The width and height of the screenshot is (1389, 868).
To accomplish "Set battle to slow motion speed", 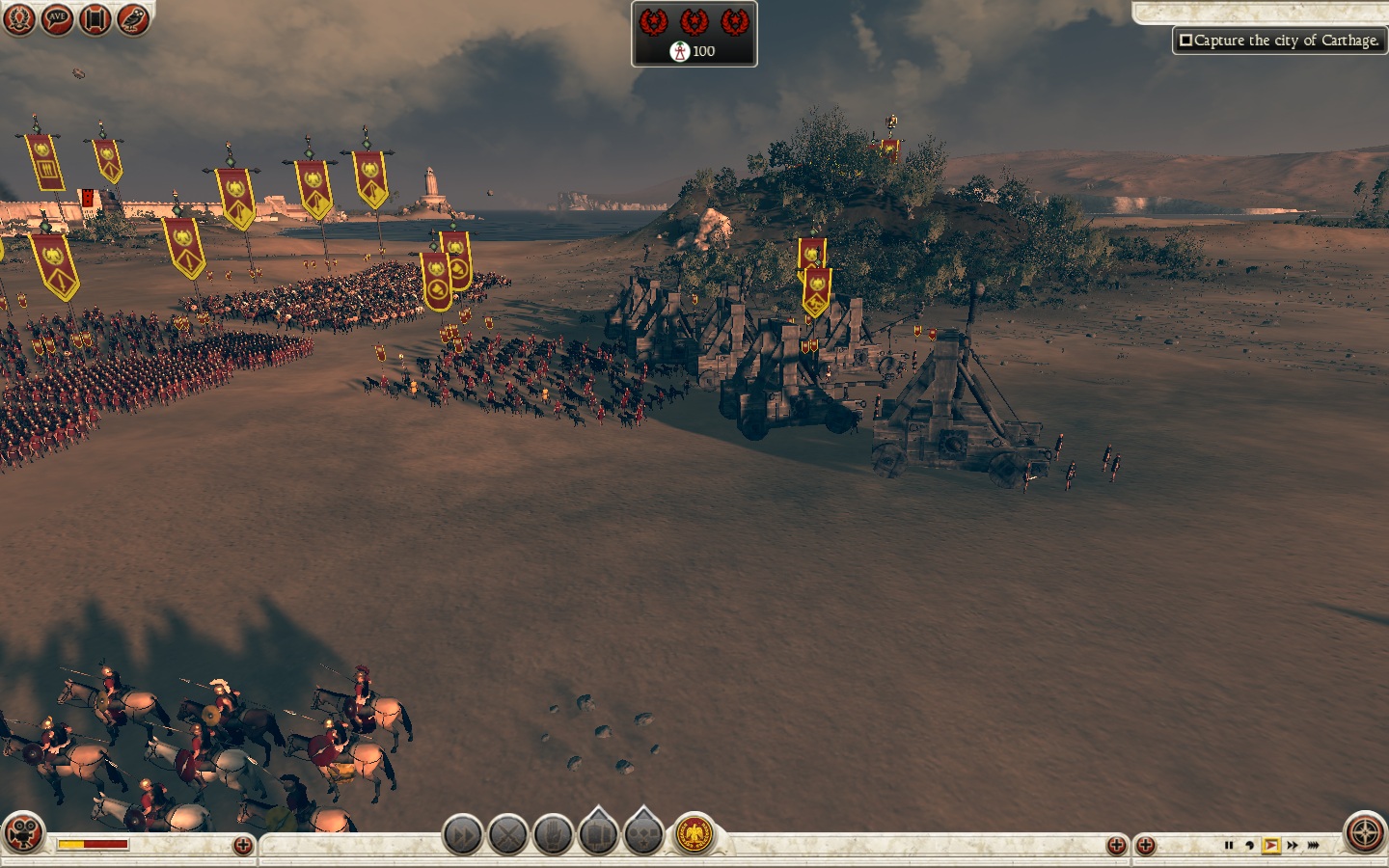I will (1249, 846).
